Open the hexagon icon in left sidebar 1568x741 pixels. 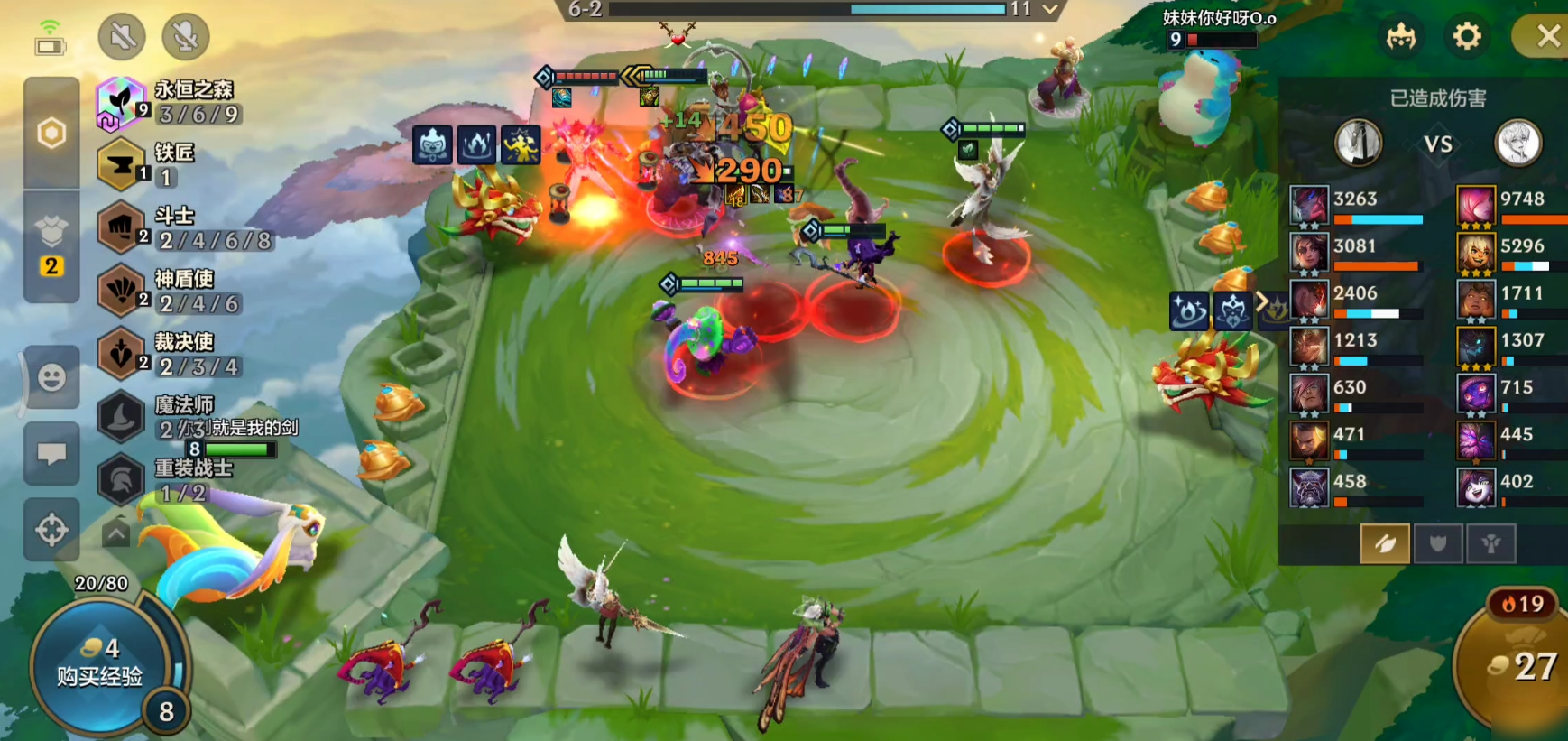[51, 134]
